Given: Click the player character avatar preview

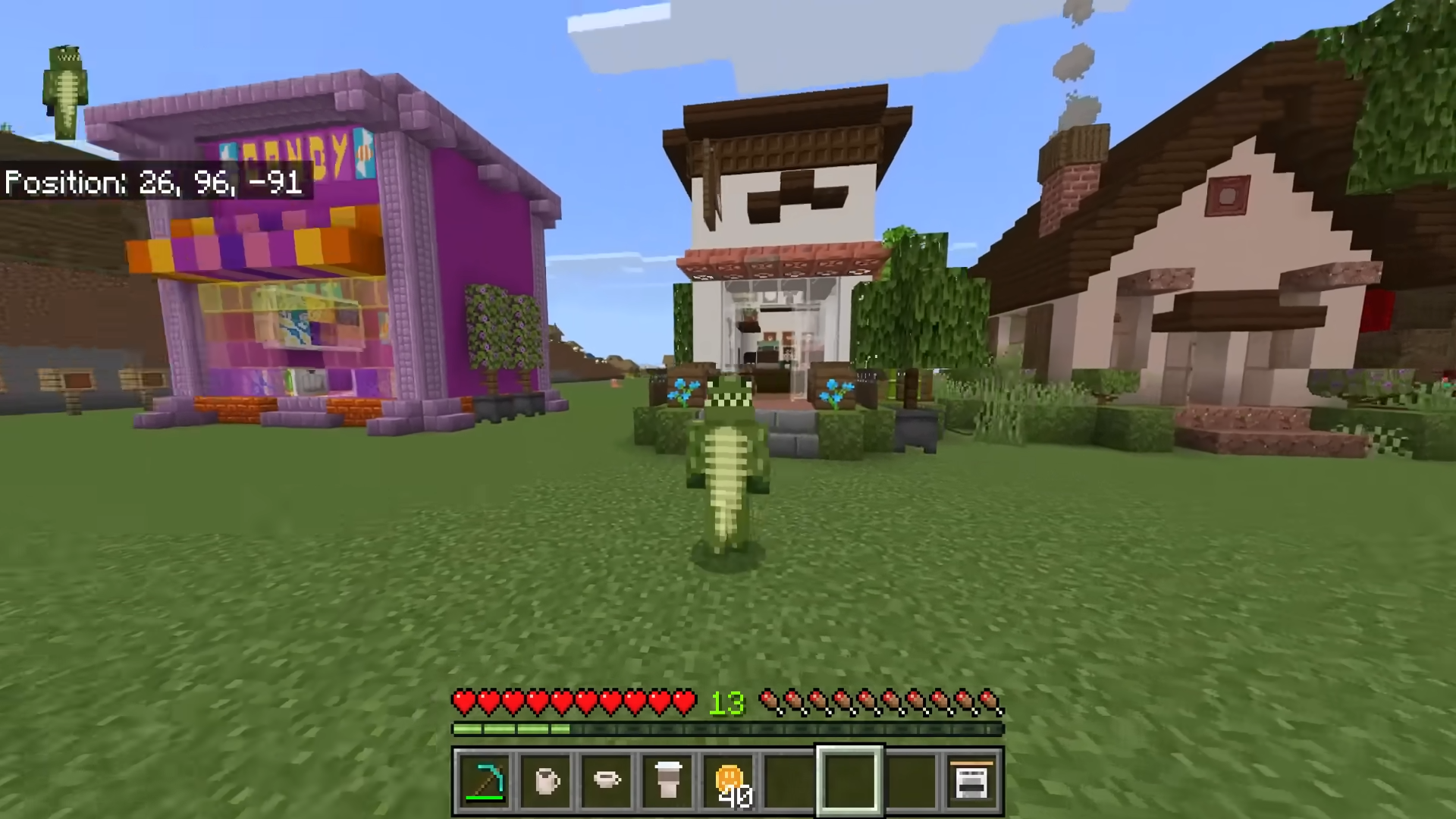Looking at the screenshot, I should [x=64, y=87].
